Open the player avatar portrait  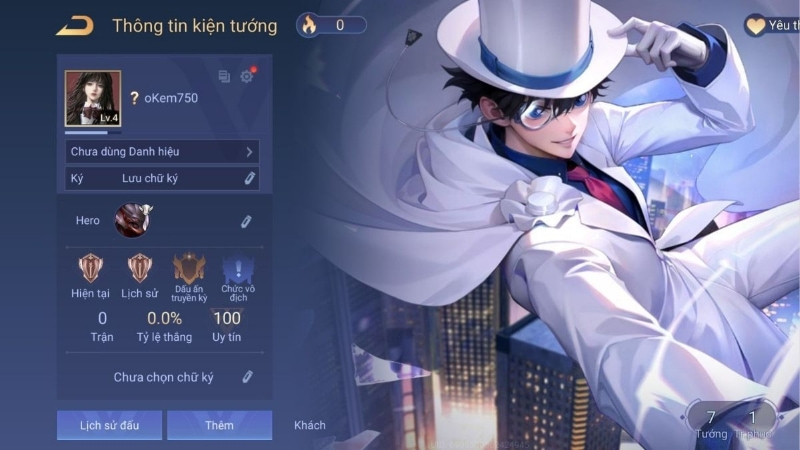[93, 98]
